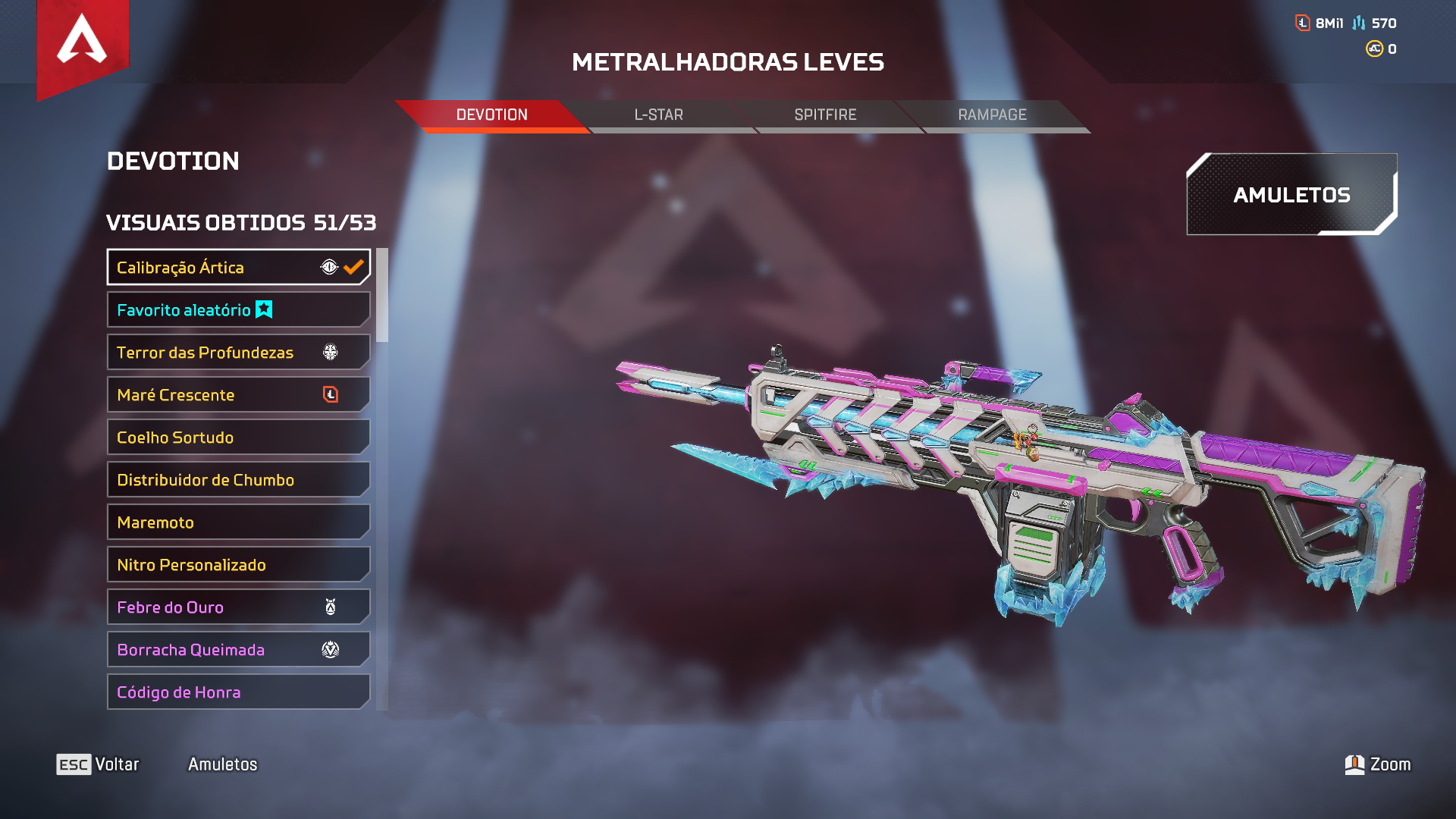Select the RAMPAGE tab
The image size is (1456, 819).
[992, 115]
